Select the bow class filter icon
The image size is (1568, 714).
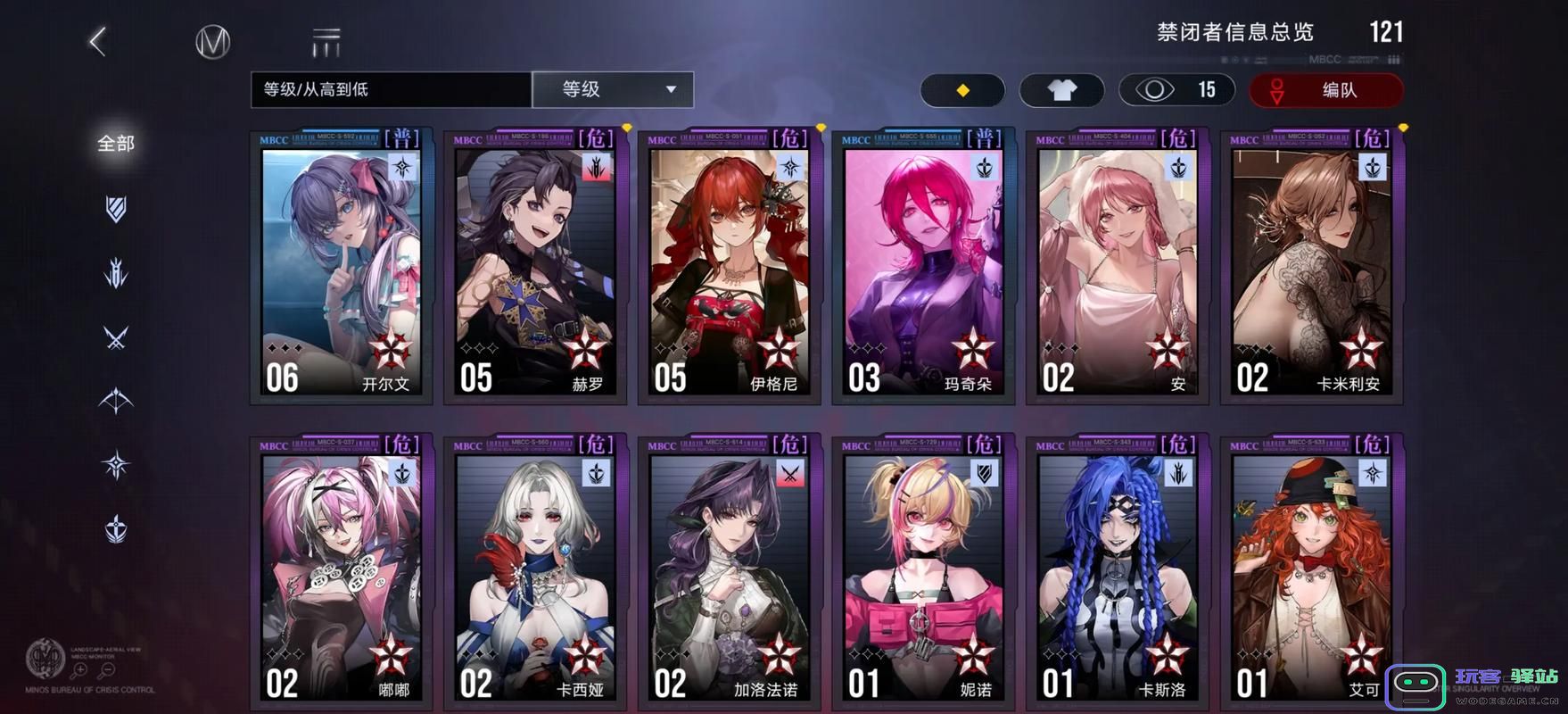point(114,400)
